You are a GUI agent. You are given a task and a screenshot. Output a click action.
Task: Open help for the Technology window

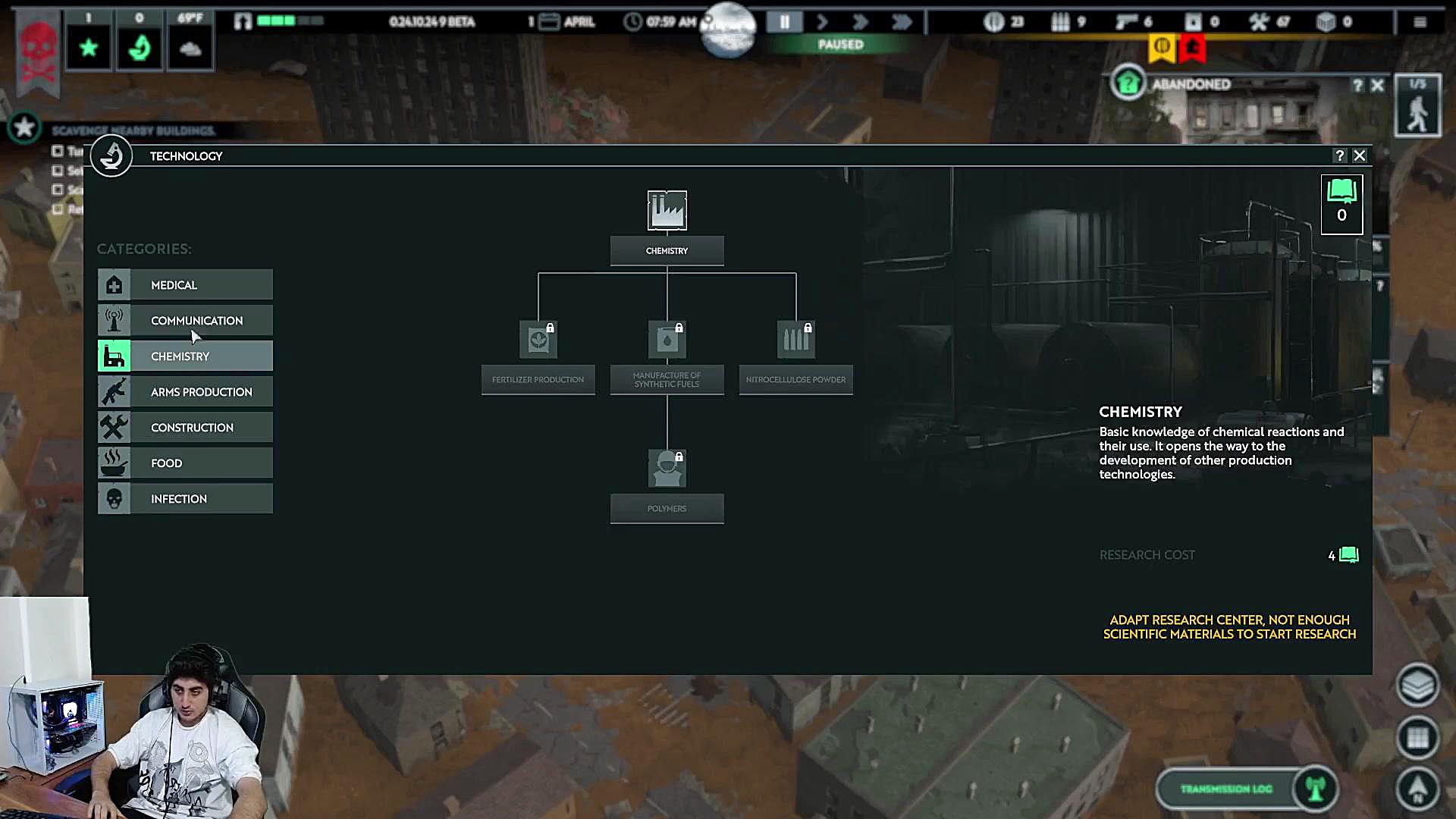click(x=1340, y=155)
